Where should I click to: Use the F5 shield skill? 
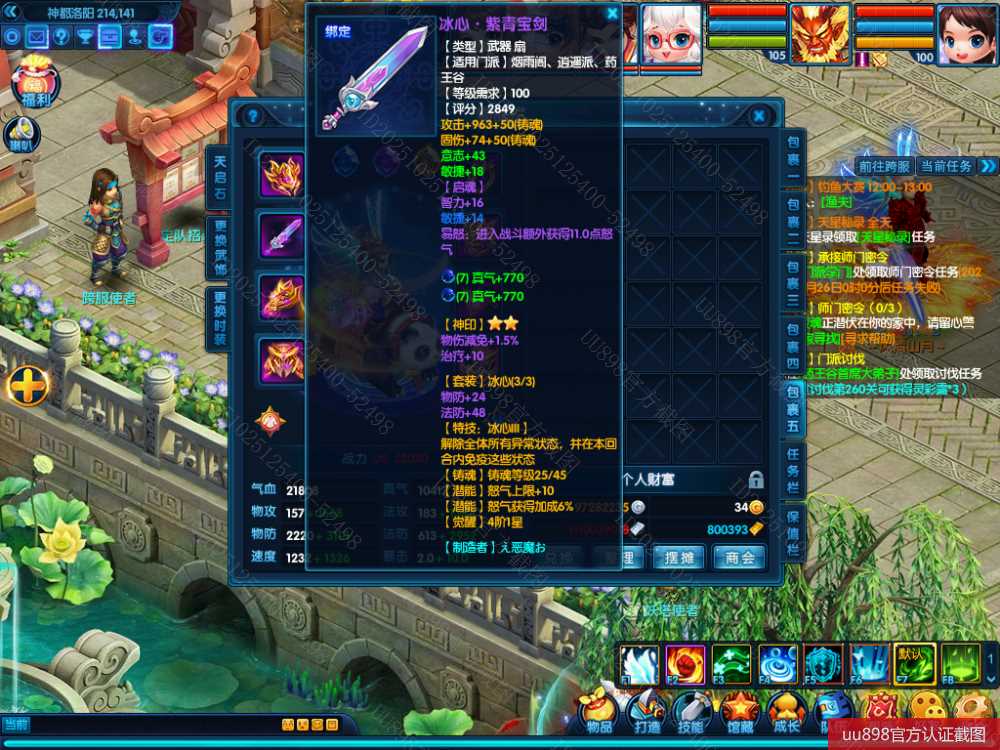coord(823,664)
